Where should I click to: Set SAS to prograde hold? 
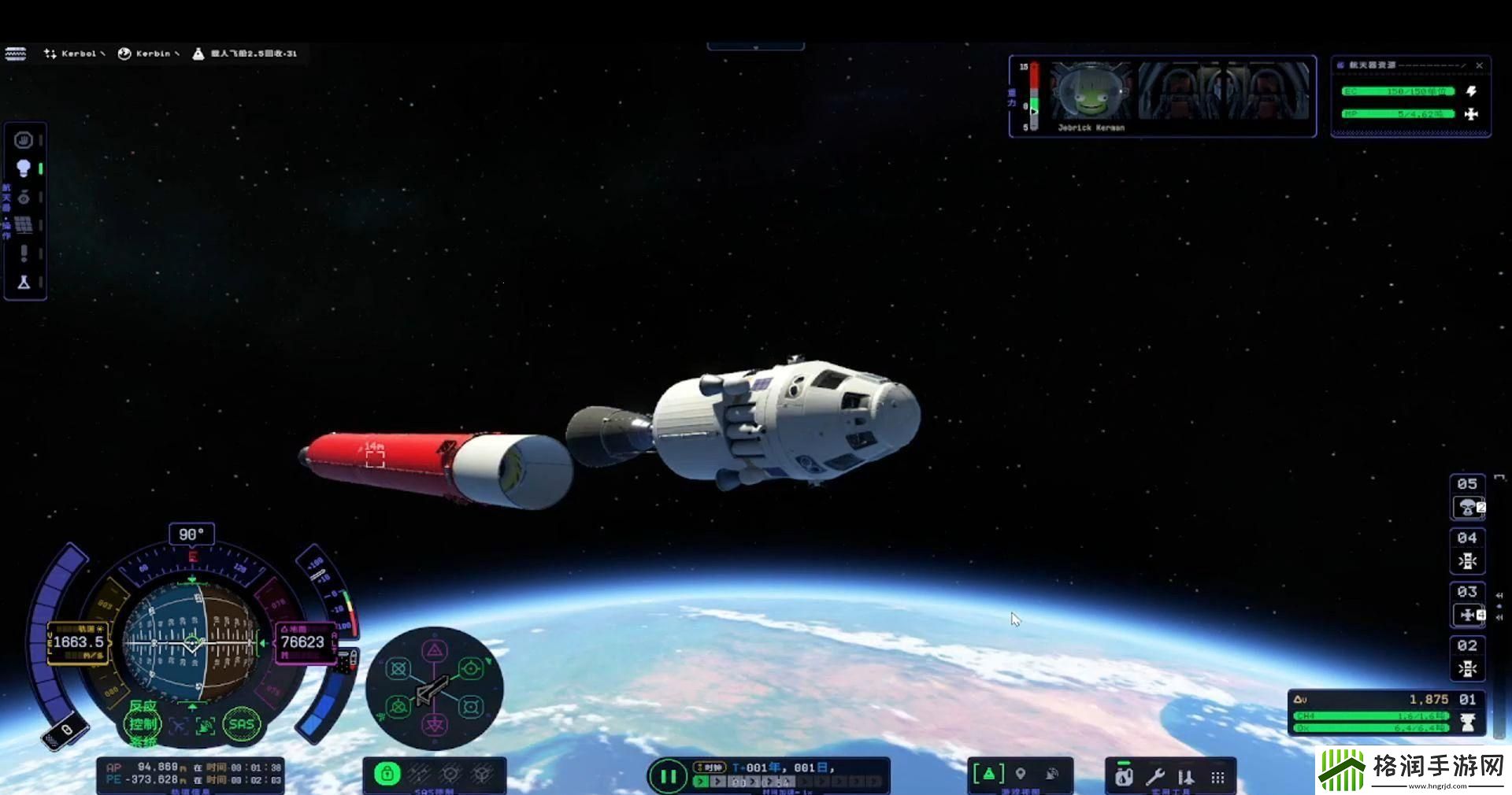470,669
